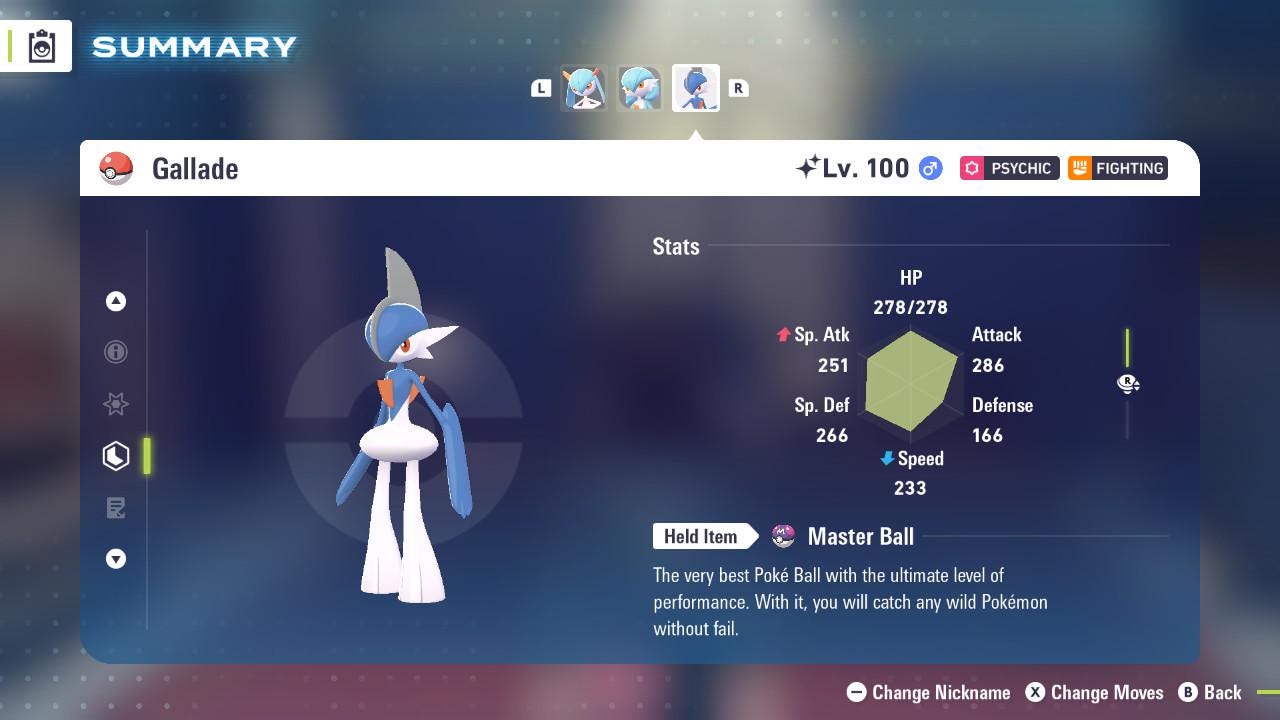Open the Summary clipboard icon top-left
This screenshot has width=1280, height=720.
click(43, 46)
